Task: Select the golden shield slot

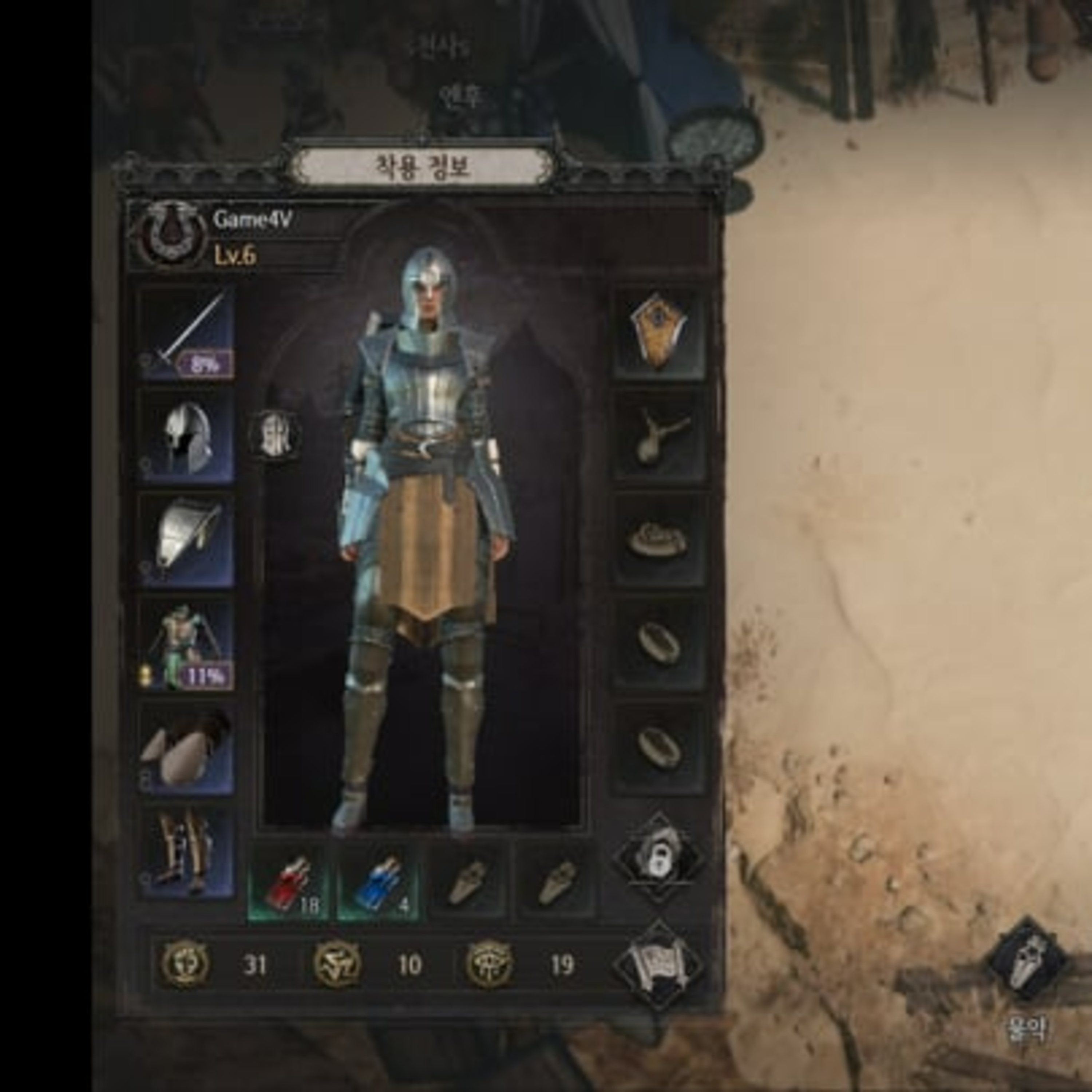Action: (x=659, y=332)
